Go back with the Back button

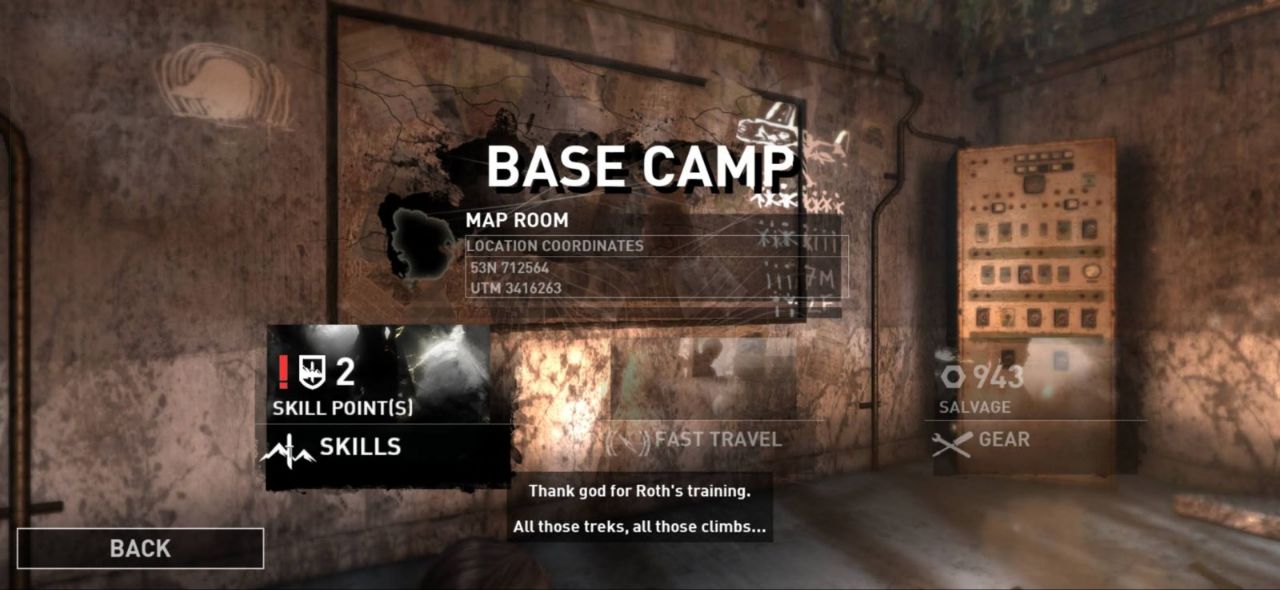point(140,548)
